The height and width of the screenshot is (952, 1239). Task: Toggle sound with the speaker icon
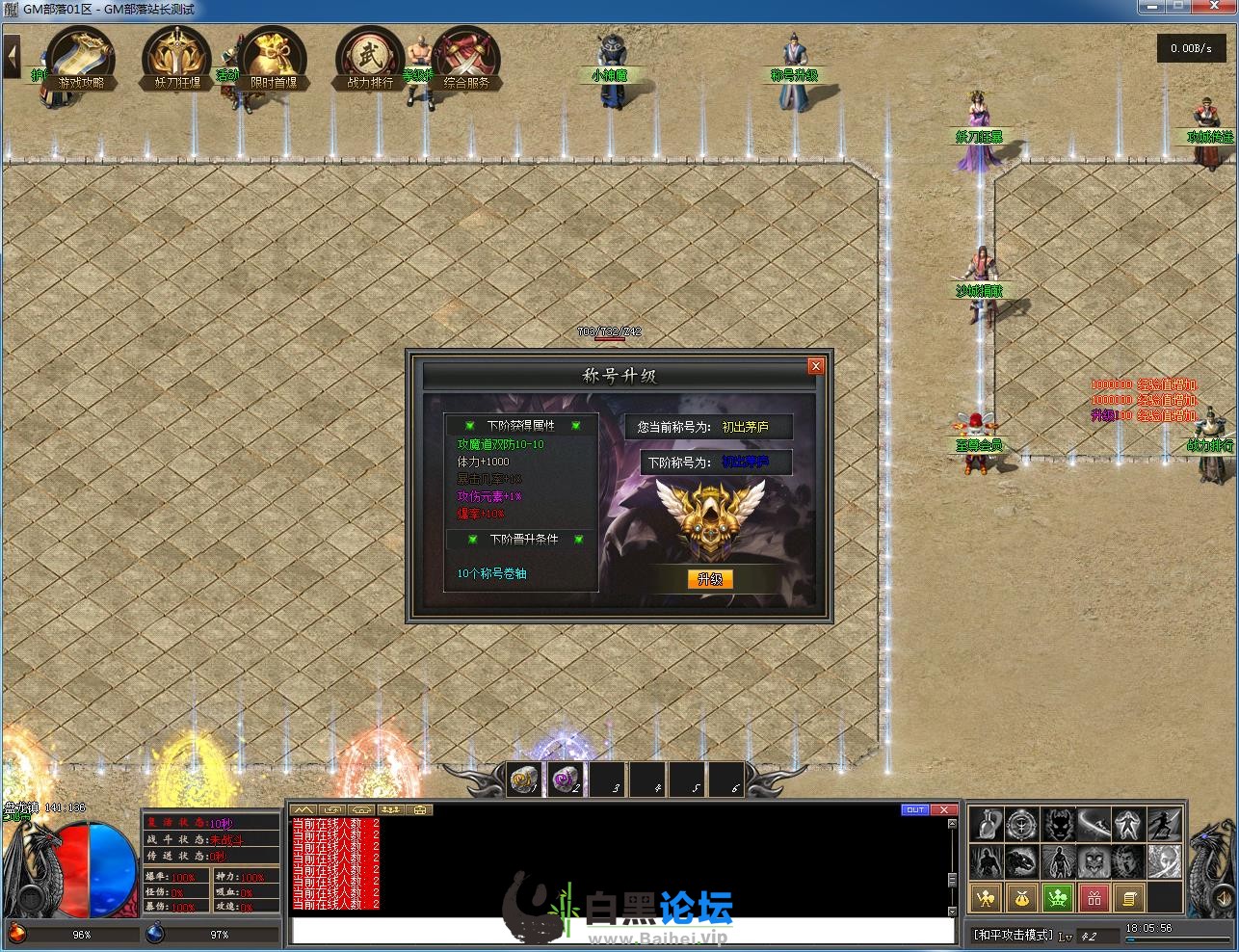pyautogui.click(x=1221, y=899)
